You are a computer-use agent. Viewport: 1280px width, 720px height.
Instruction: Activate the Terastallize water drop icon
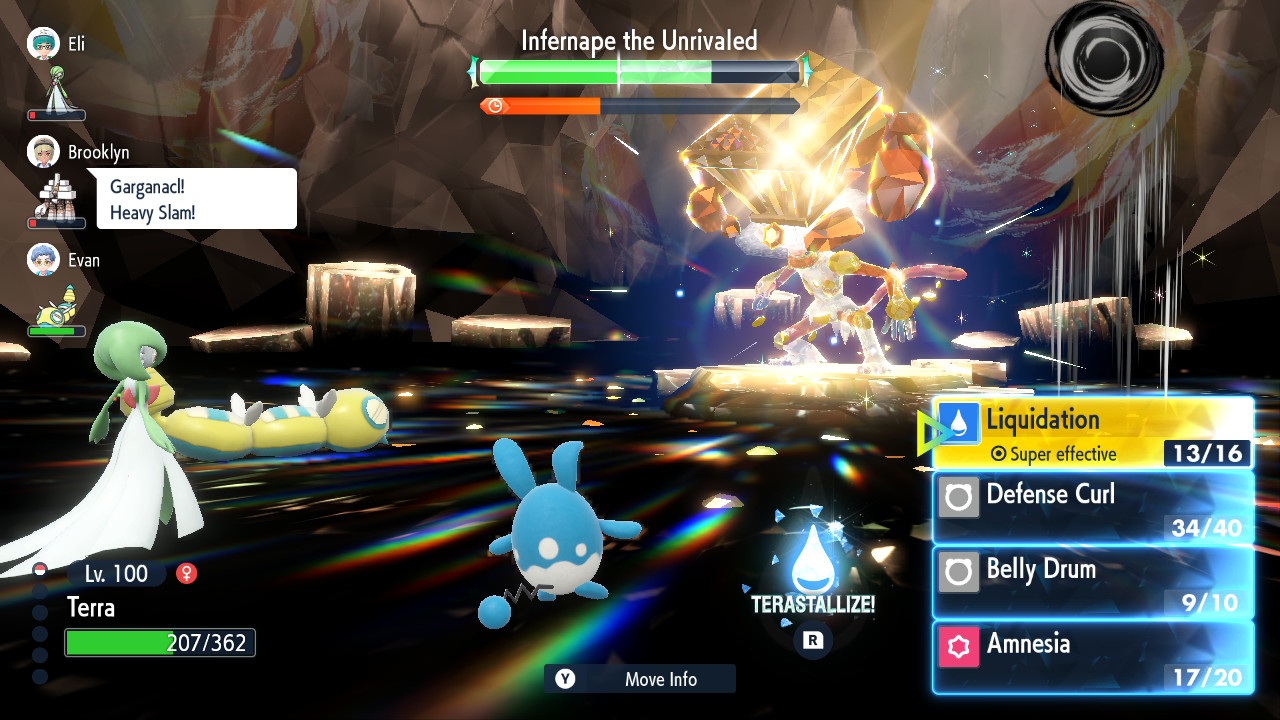[812, 562]
